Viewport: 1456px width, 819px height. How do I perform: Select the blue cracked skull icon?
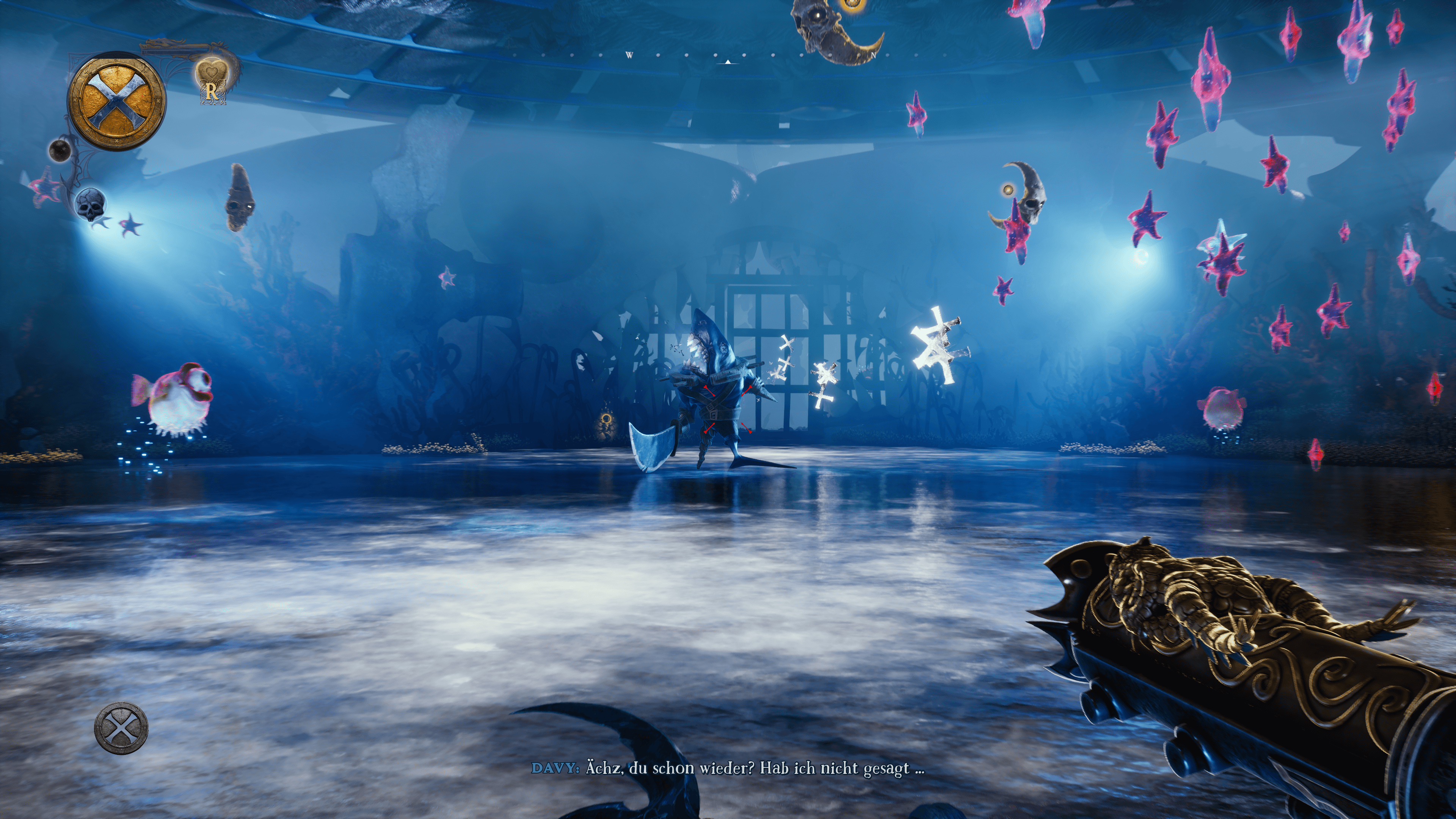coord(91,204)
